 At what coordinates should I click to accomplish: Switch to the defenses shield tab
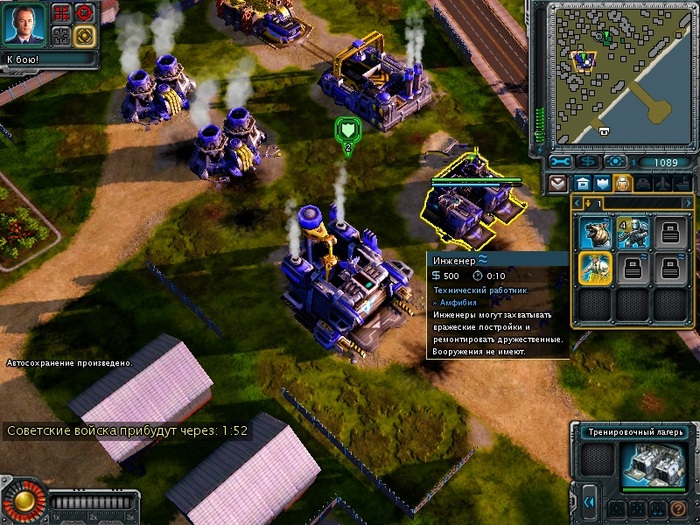(601, 183)
